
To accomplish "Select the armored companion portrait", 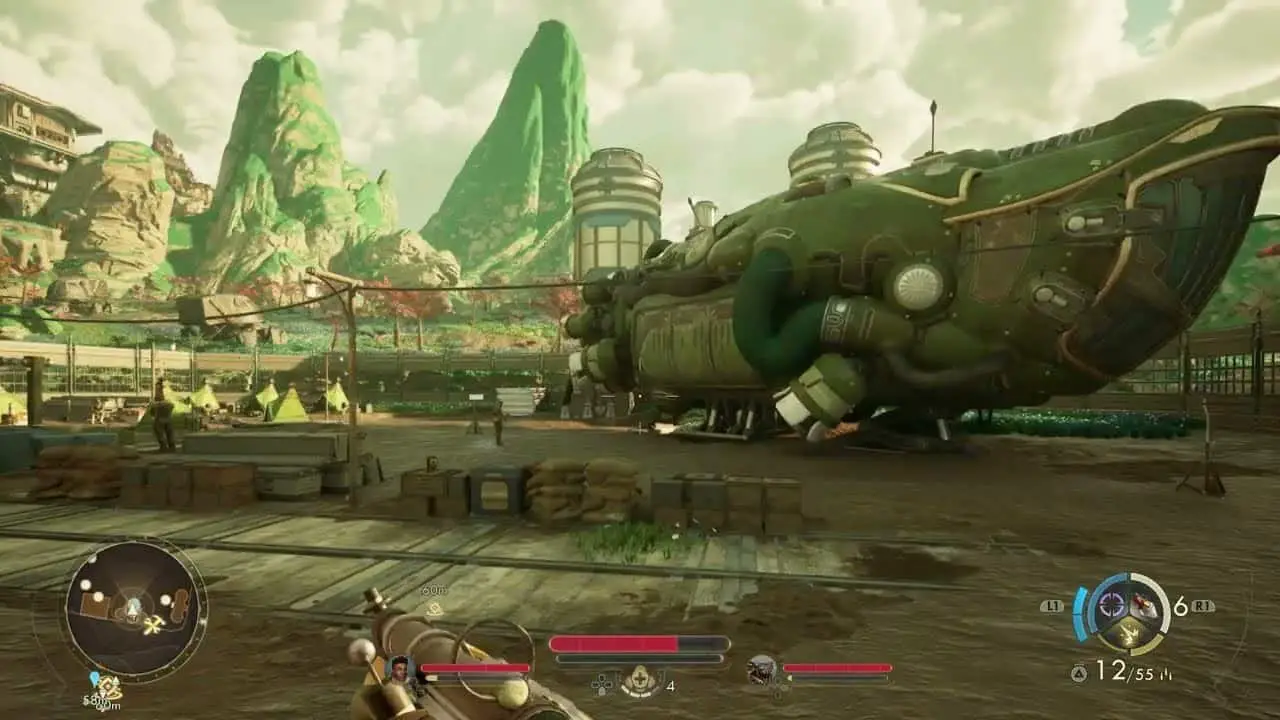I will click(762, 669).
